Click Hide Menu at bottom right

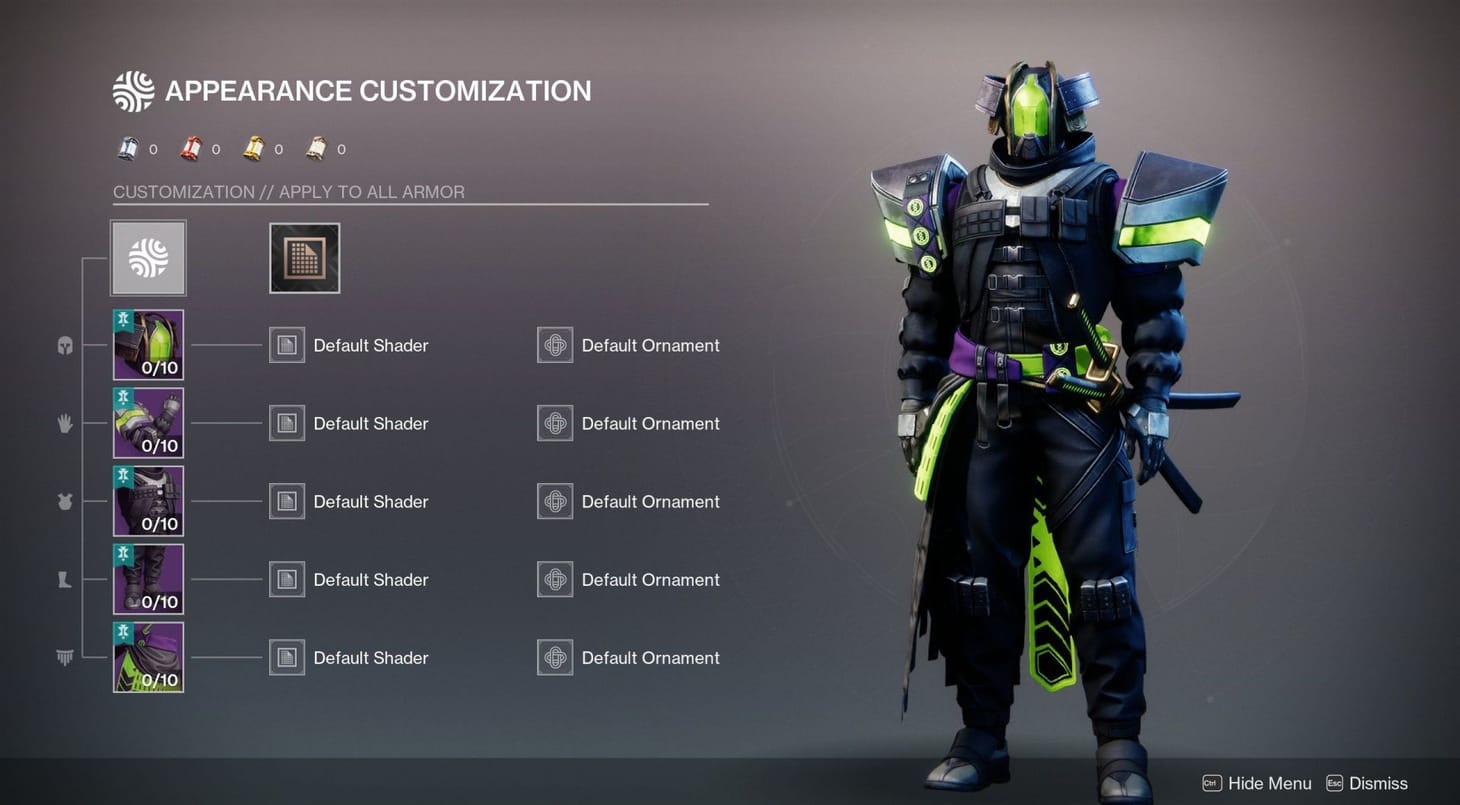coord(1268,783)
